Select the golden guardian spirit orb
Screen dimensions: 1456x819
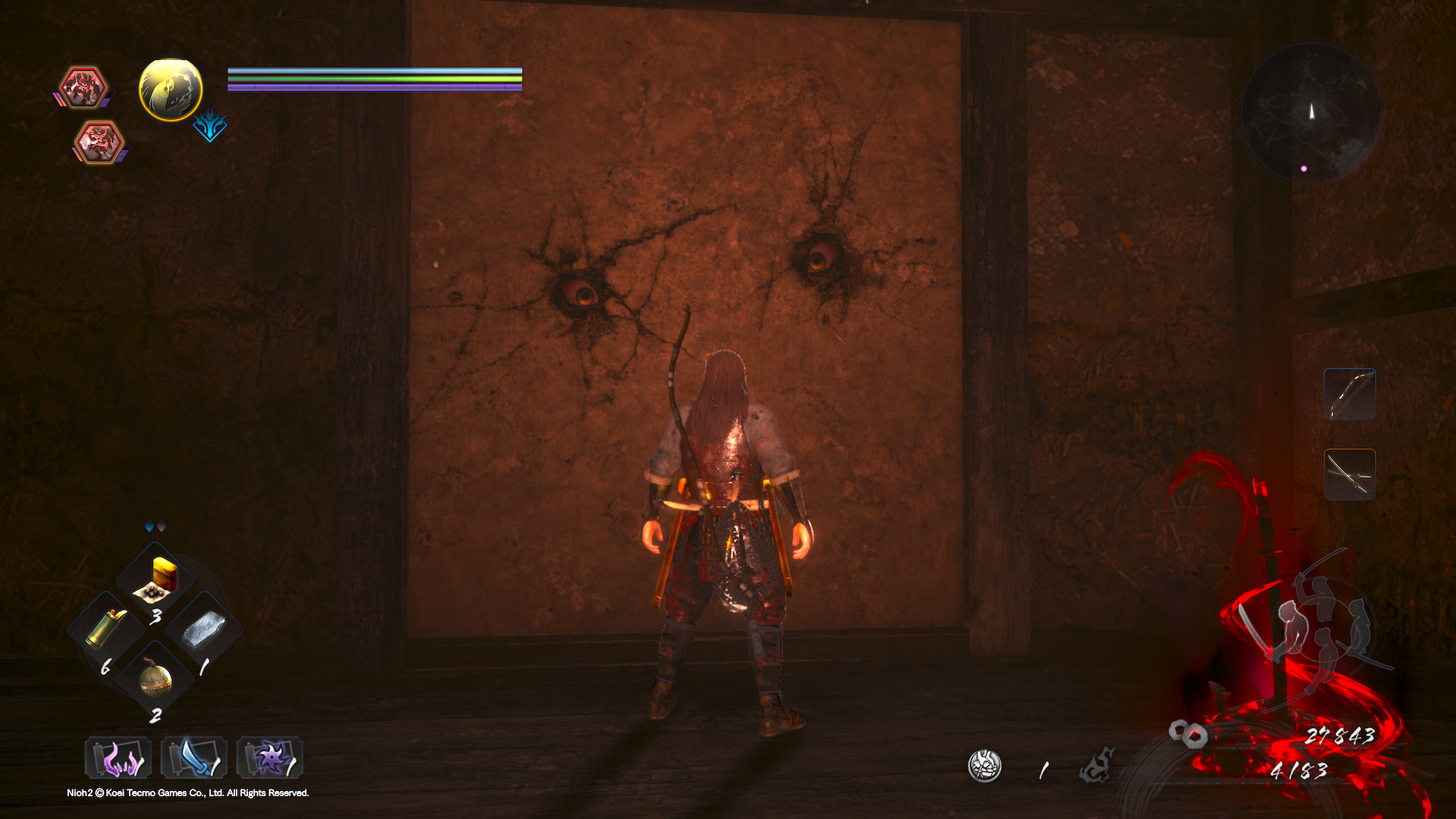click(x=171, y=89)
